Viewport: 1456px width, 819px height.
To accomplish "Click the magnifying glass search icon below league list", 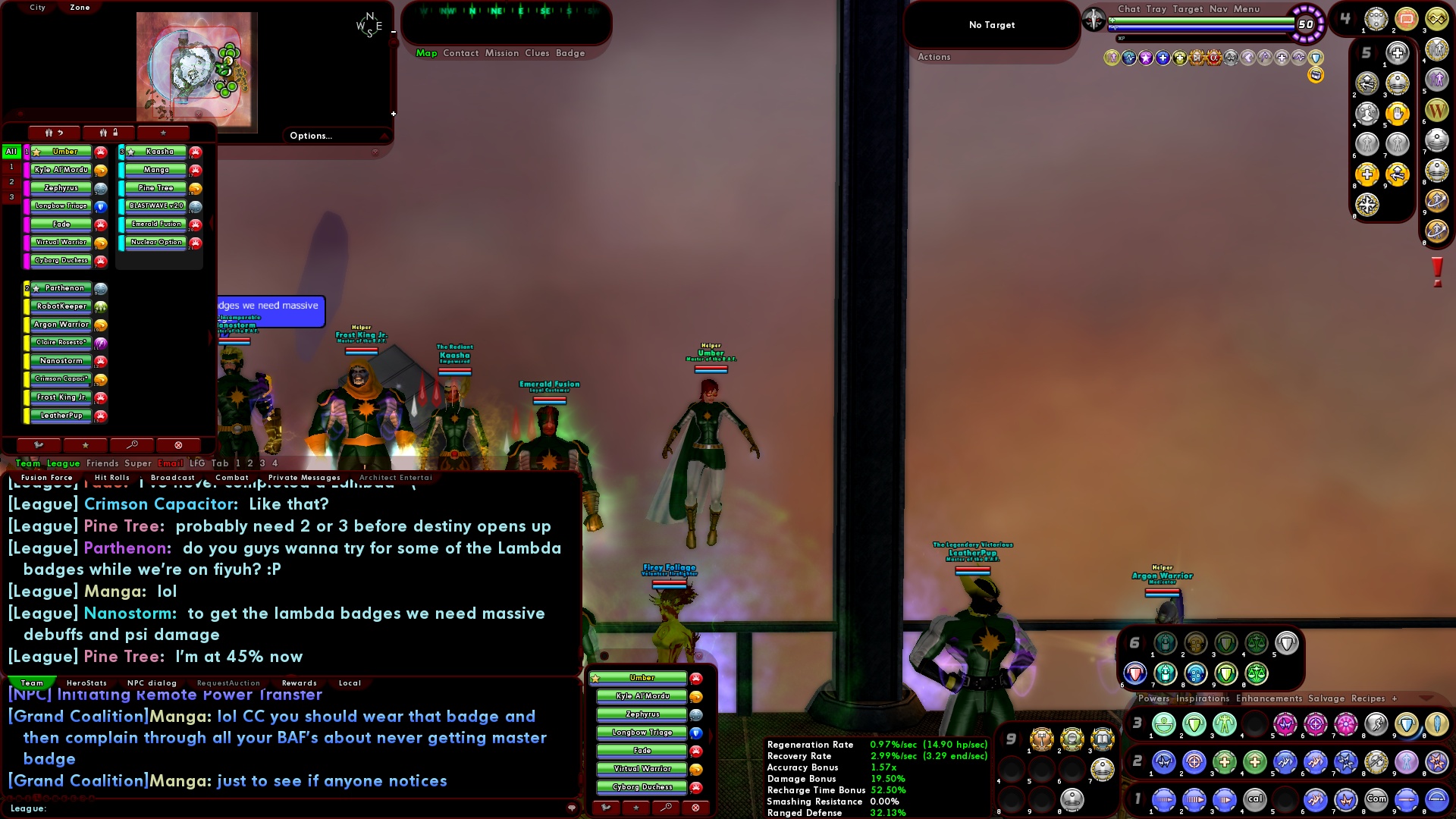I will click(132, 444).
